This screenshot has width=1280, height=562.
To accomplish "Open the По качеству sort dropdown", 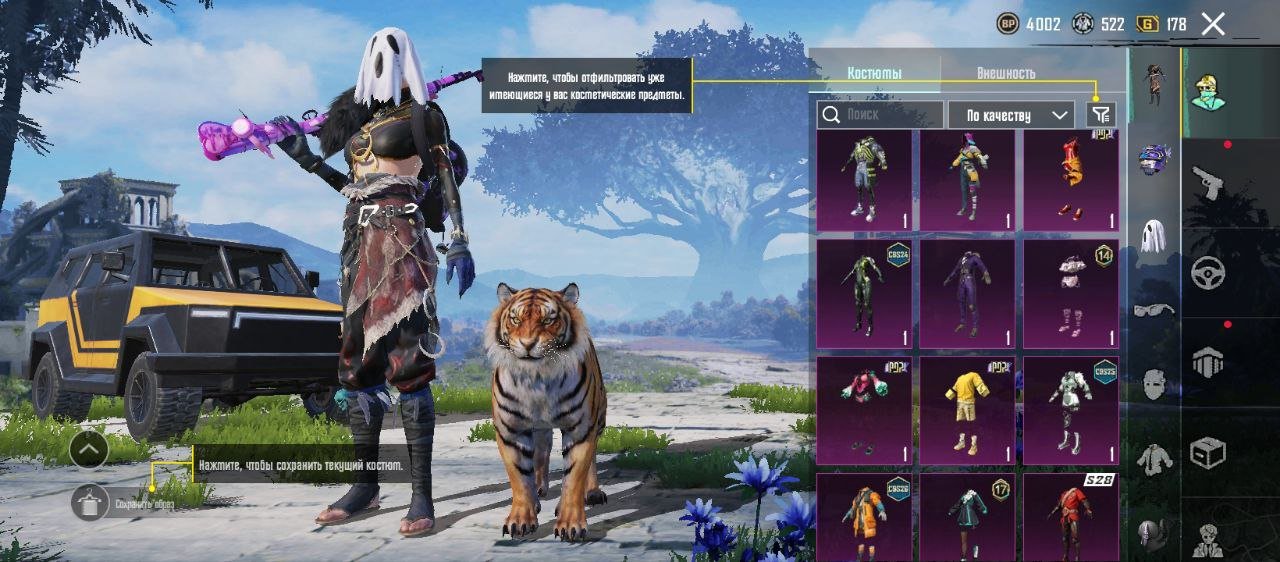I will (1011, 115).
